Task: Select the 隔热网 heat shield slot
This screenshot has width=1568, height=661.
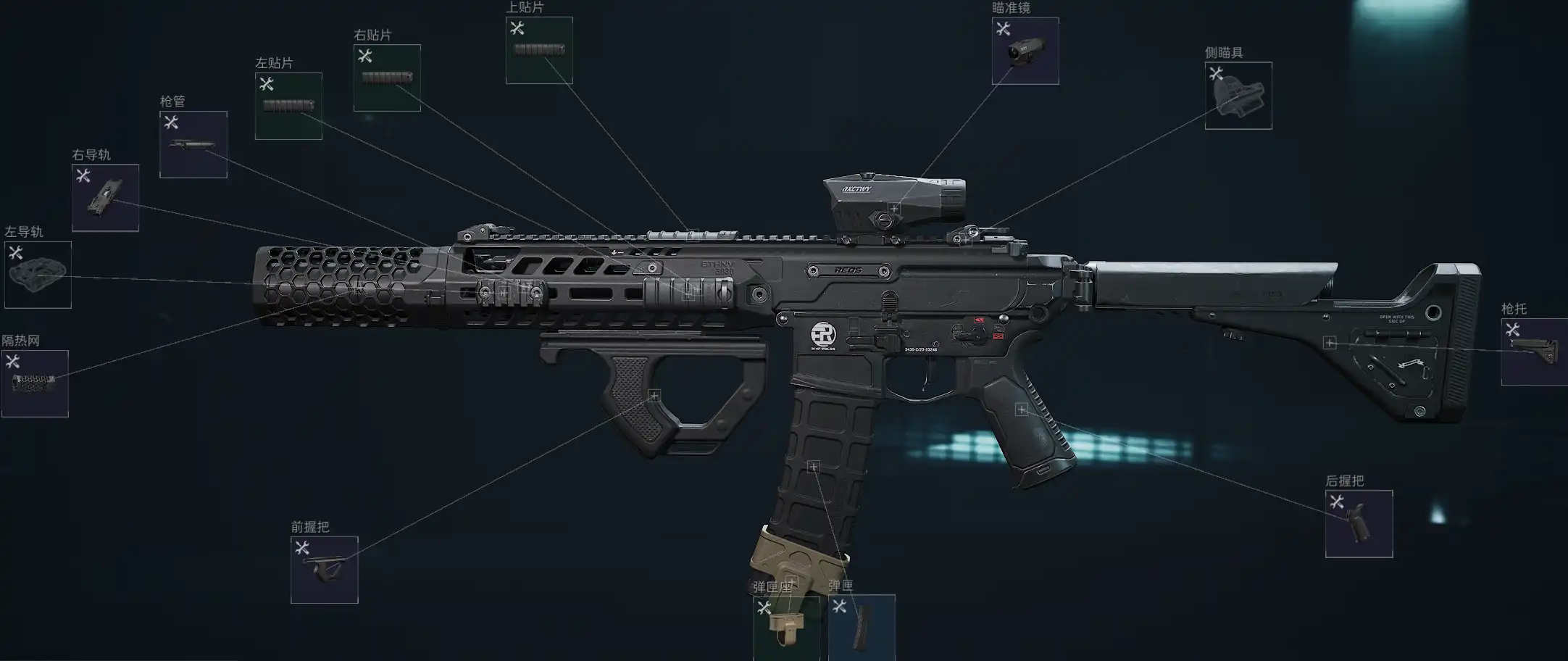Action: [x=35, y=383]
